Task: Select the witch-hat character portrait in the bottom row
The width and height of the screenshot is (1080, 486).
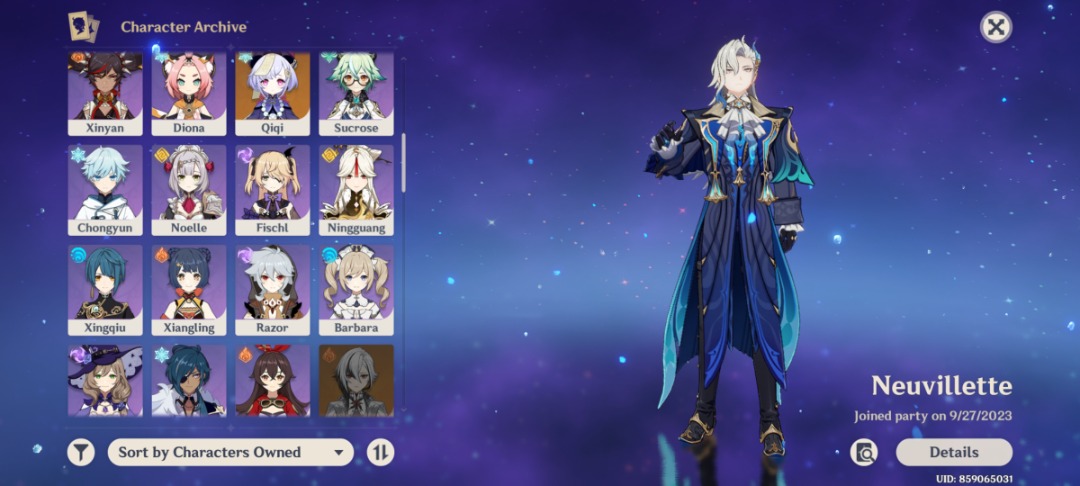Action: (105, 380)
